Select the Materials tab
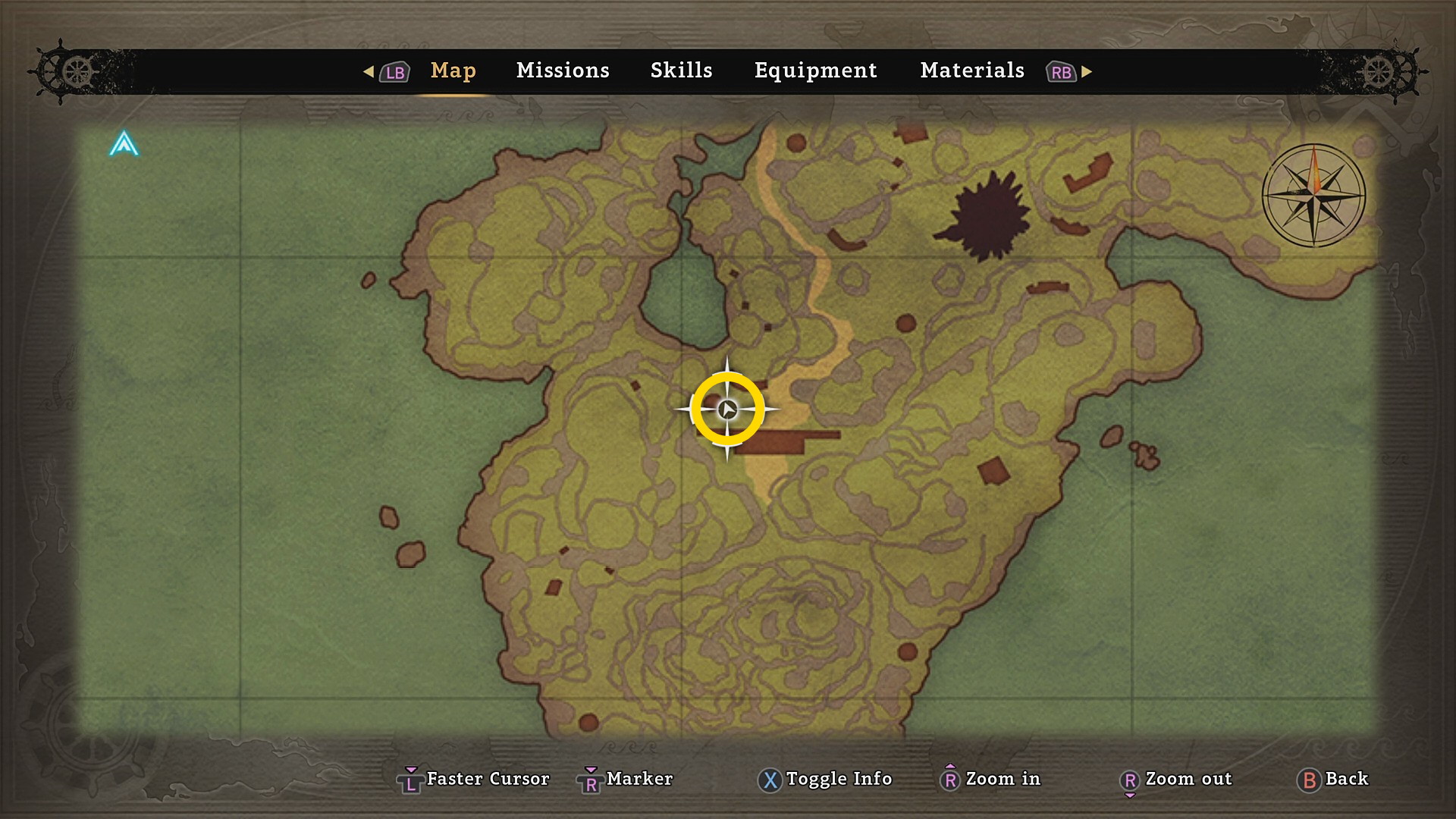 coord(972,71)
